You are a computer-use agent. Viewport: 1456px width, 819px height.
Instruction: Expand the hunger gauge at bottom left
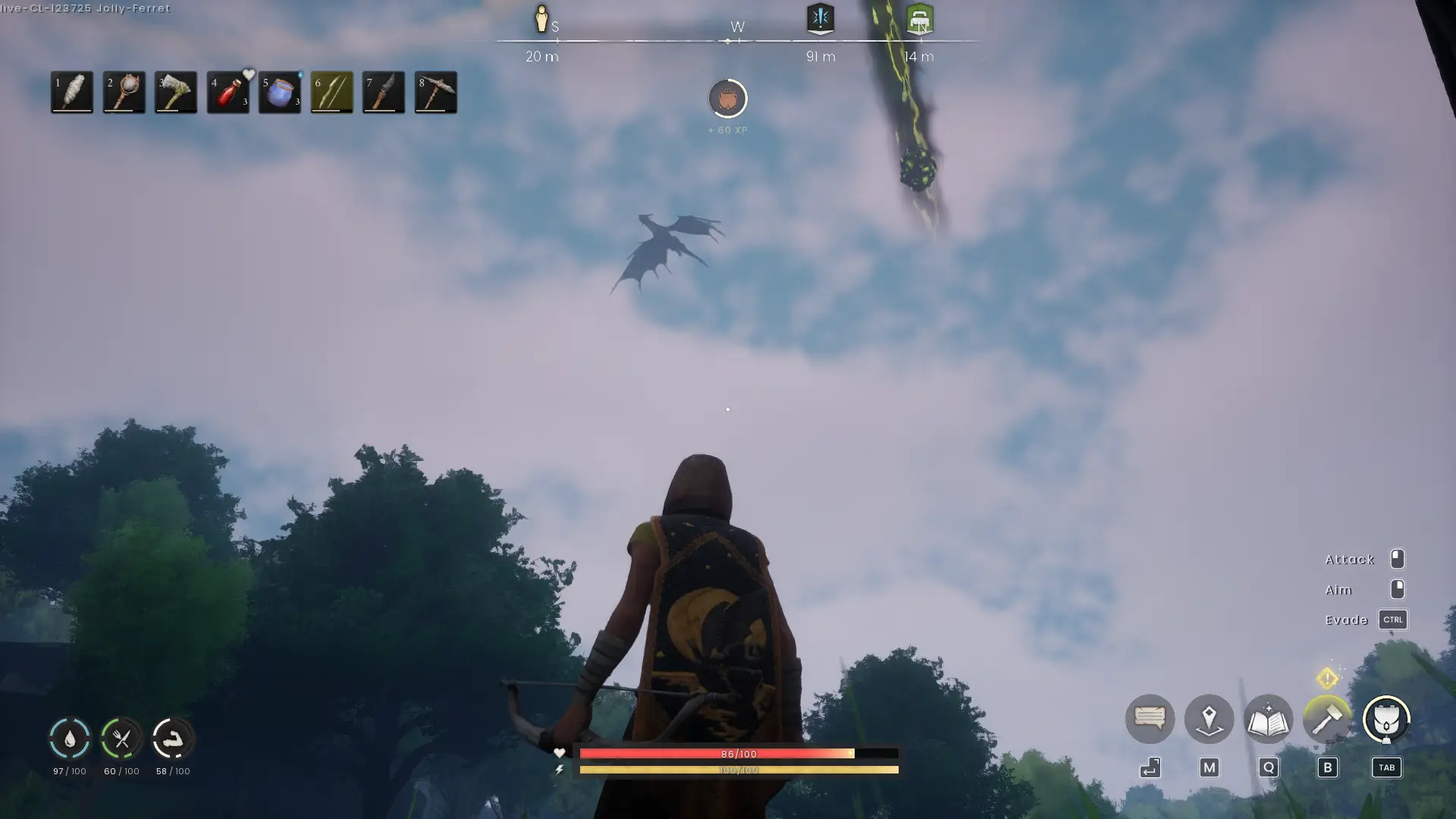click(x=121, y=739)
